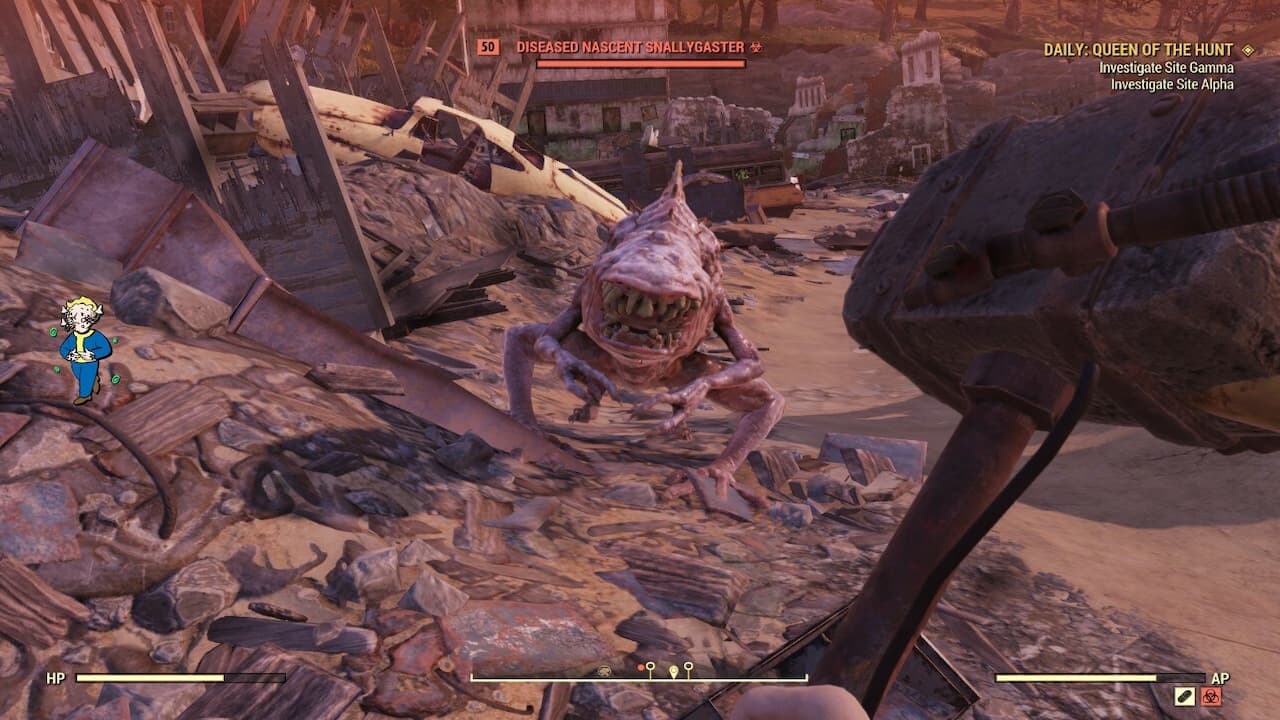Click the right quest pin on the compass
The height and width of the screenshot is (720, 1280).
coord(689,665)
